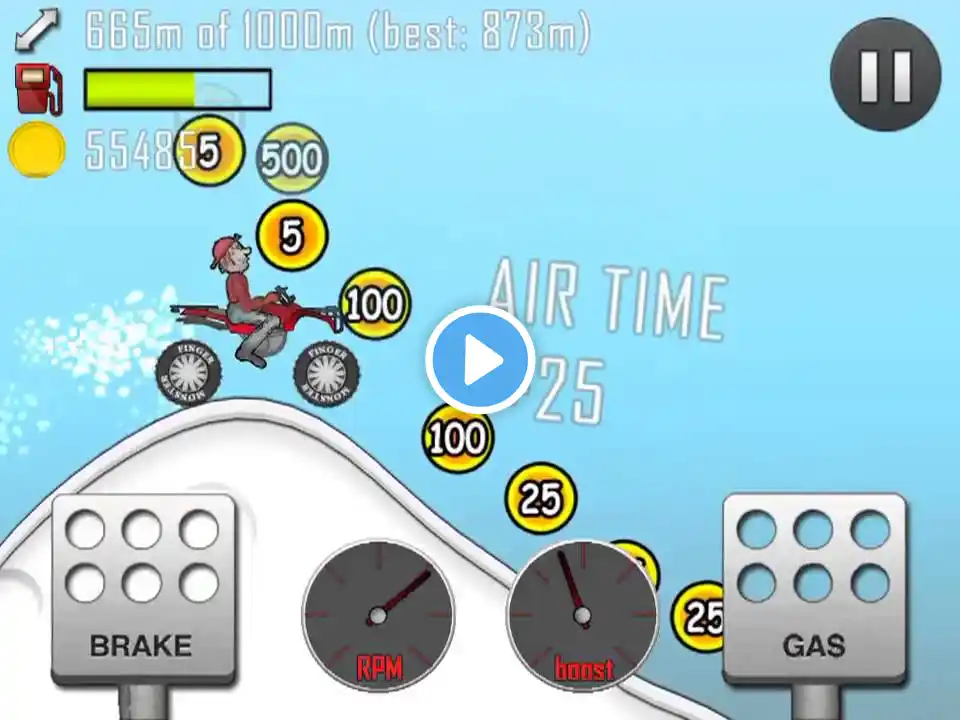Pause the game with the pause button

point(885,74)
